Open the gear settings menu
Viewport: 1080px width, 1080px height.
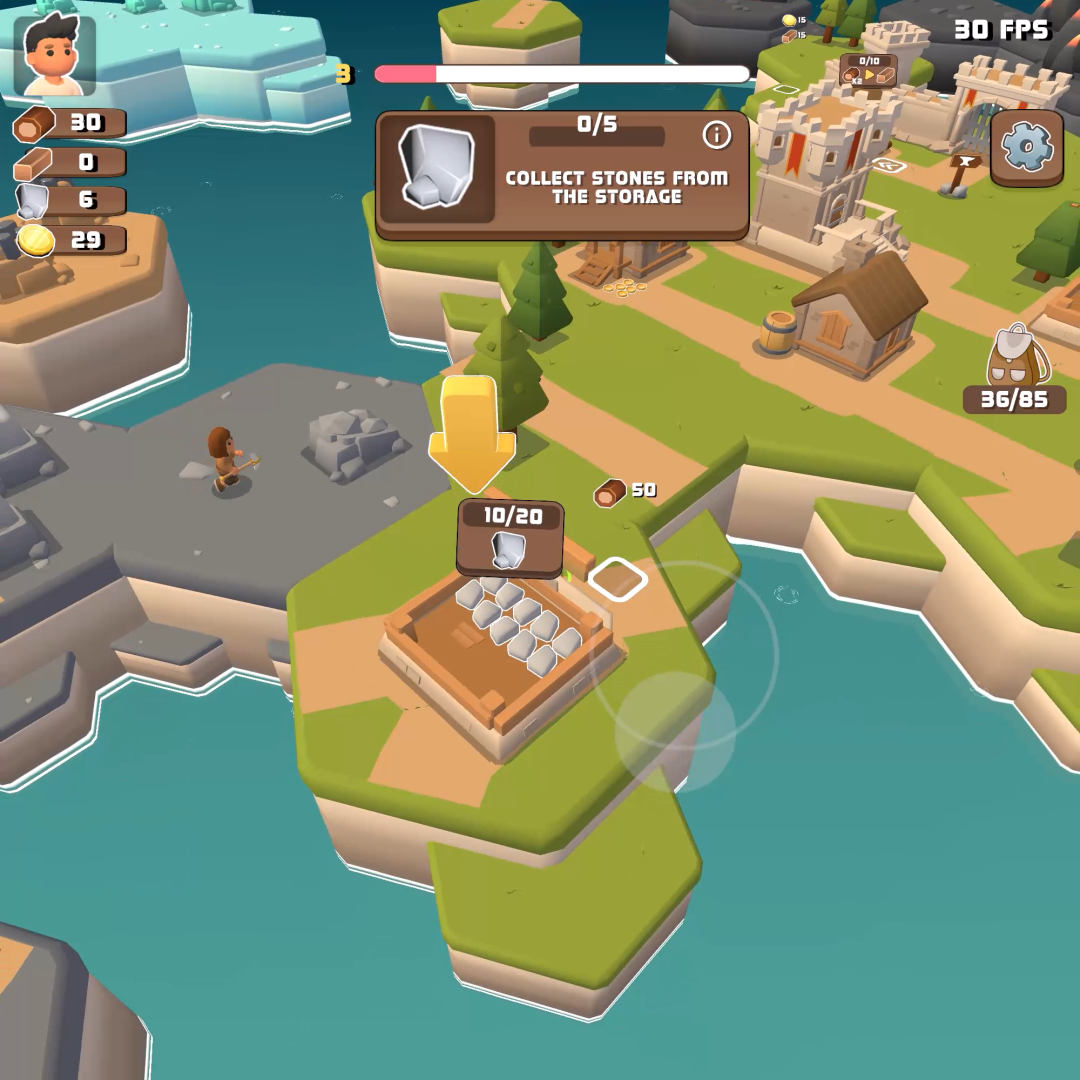coord(1027,148)
